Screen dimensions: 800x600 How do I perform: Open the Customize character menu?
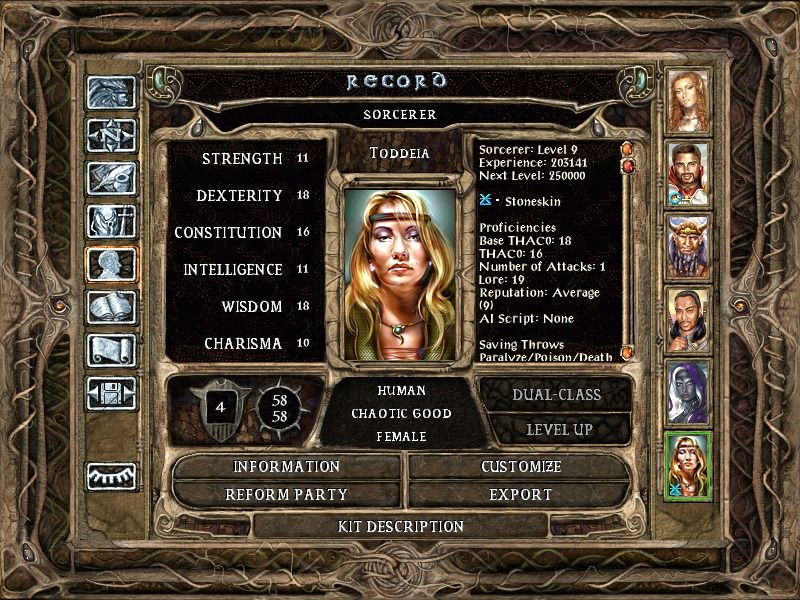(x=520, y=467)
